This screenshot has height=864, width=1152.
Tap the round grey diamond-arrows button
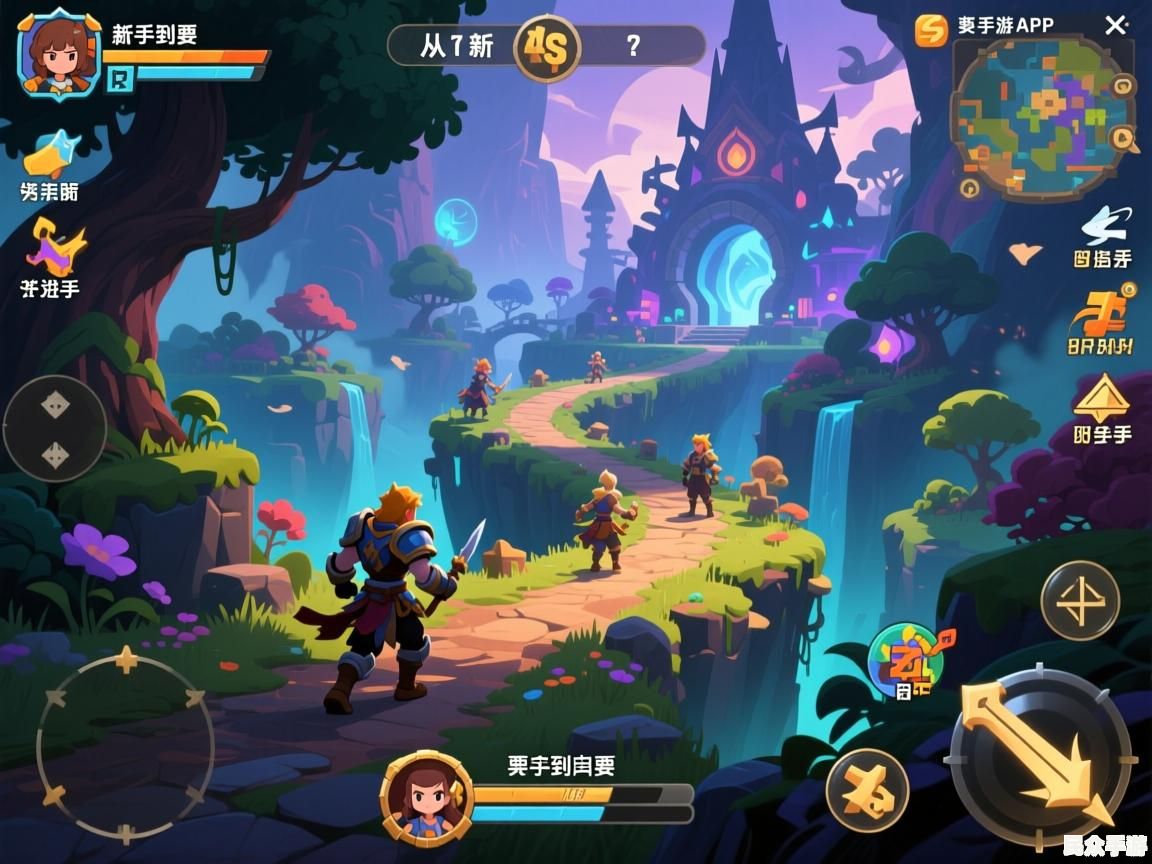click(55, 429)
